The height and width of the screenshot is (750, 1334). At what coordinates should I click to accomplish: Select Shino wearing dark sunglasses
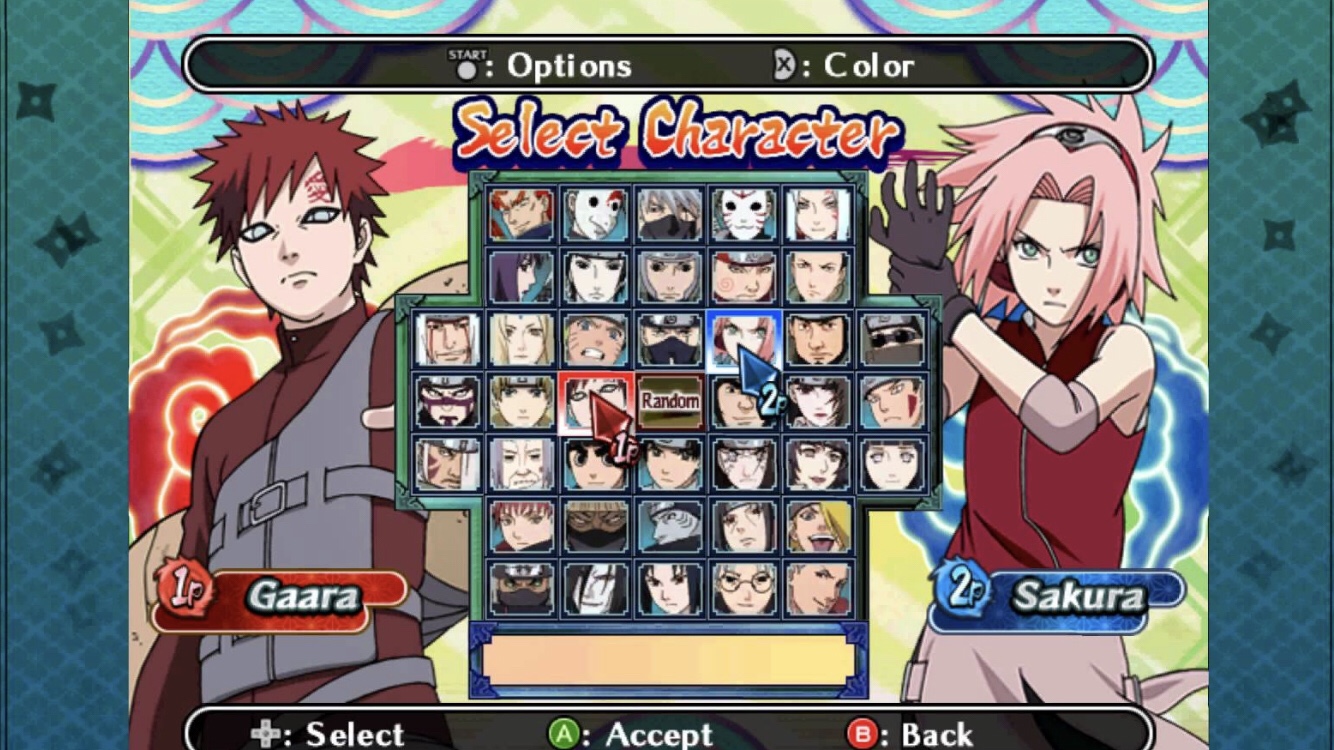click(x=892, y=340)
